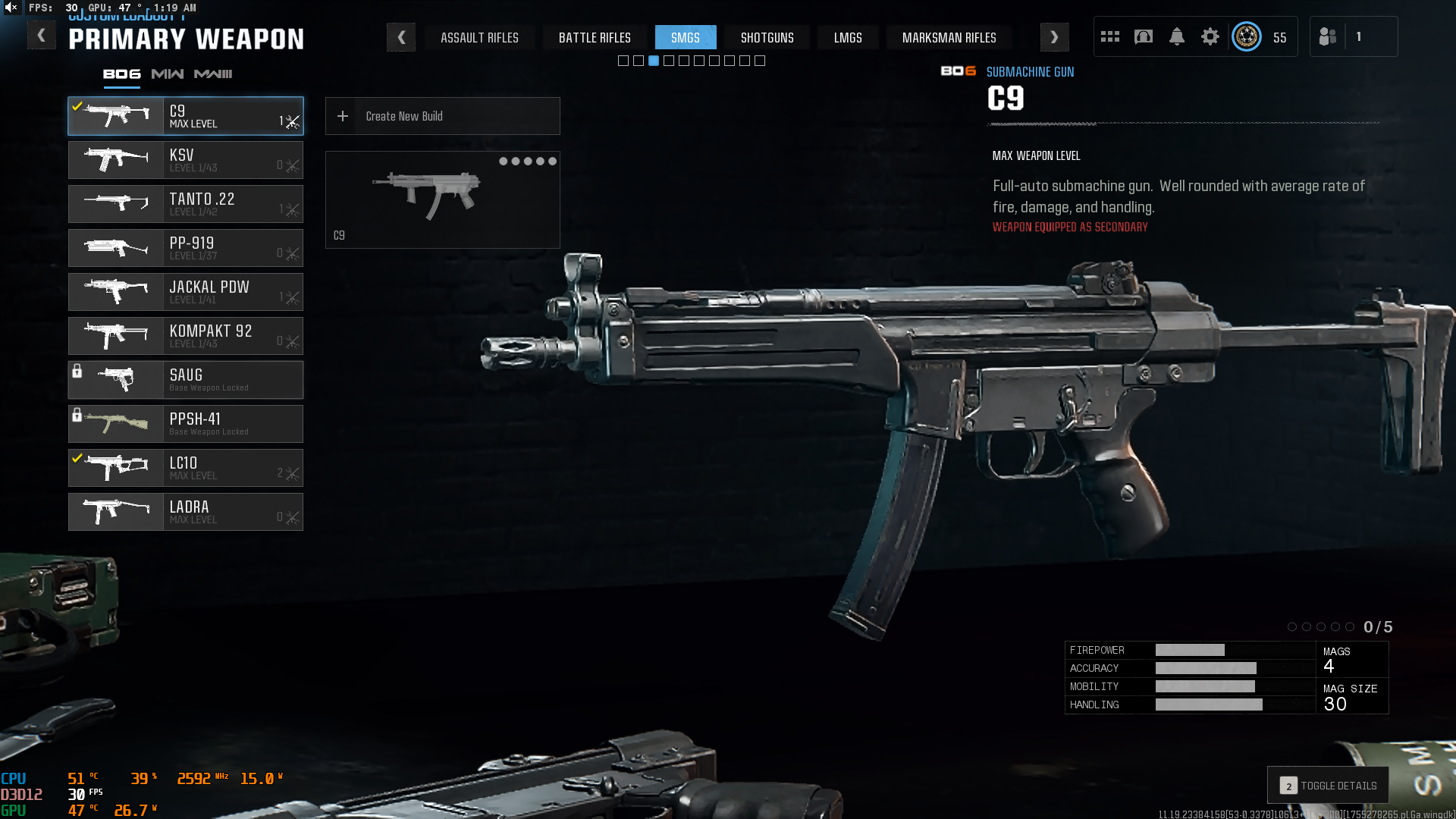Create a new build for the C9
Screen dimensions: 1456x819
point(442,116)
